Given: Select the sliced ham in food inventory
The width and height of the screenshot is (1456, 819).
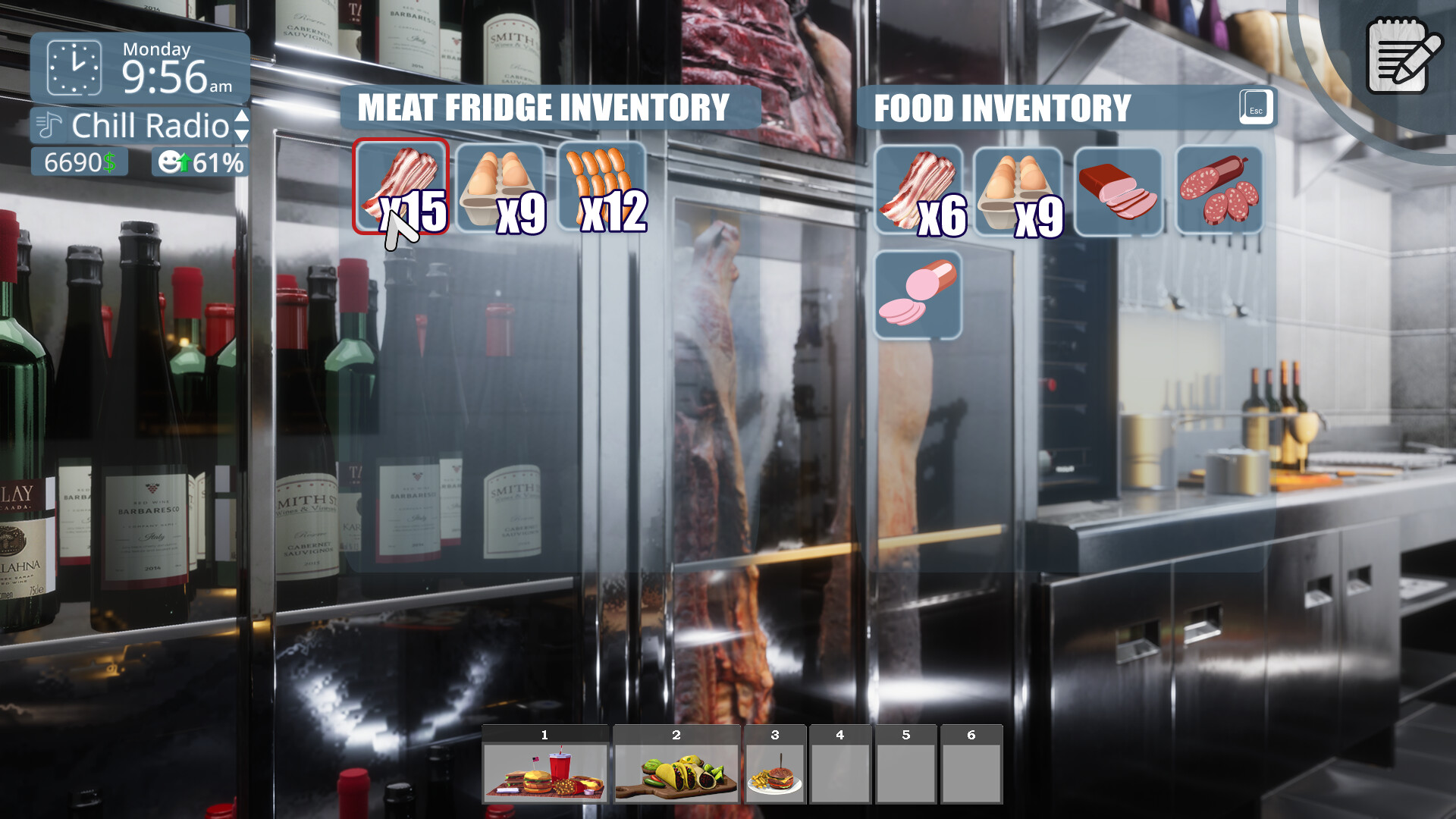Looking at the screenshot, I should click(x=1119, y=190).
